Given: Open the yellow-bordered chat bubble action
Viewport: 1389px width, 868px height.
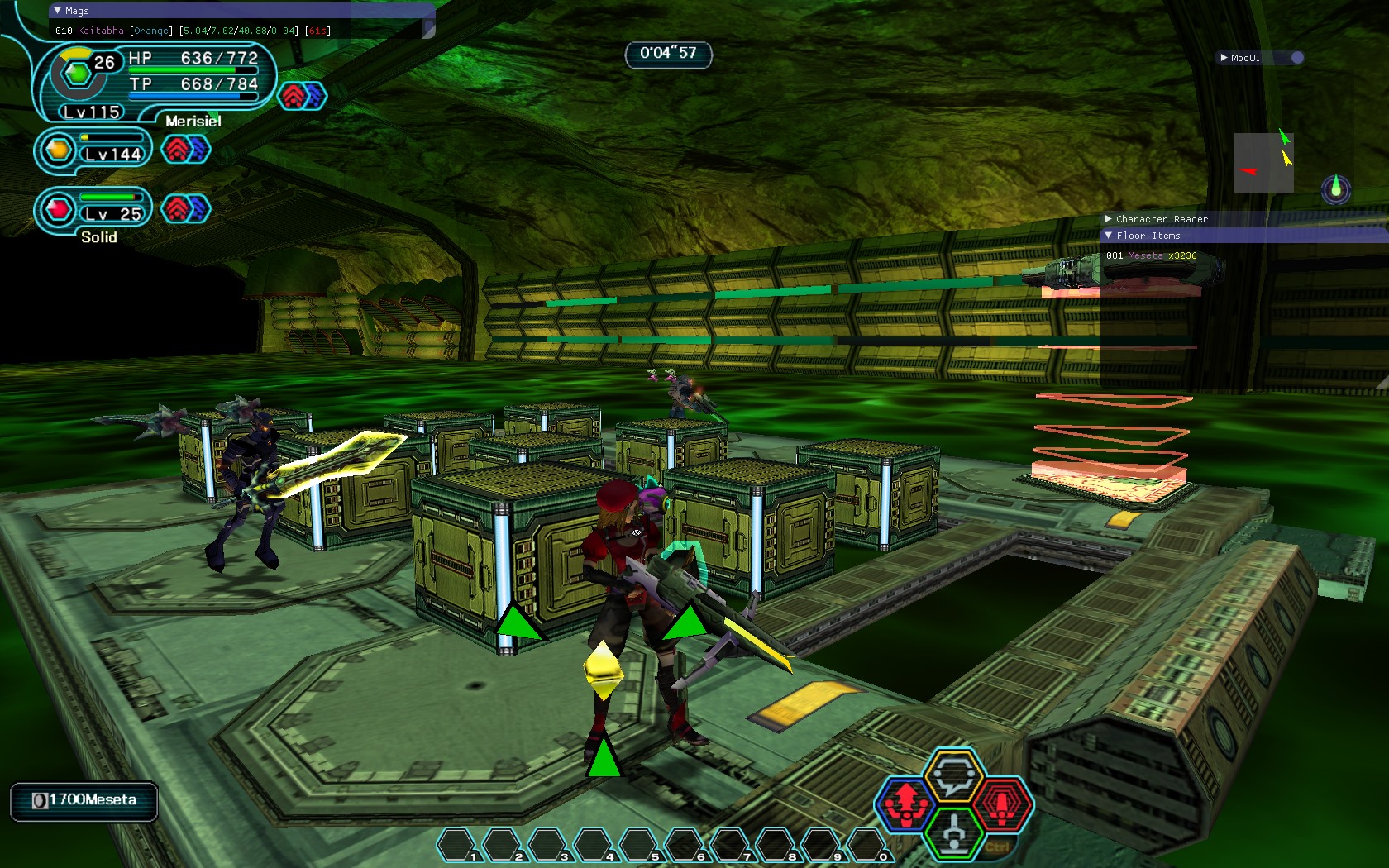Looking at the screenshot, I should click(x=953, y=776).
